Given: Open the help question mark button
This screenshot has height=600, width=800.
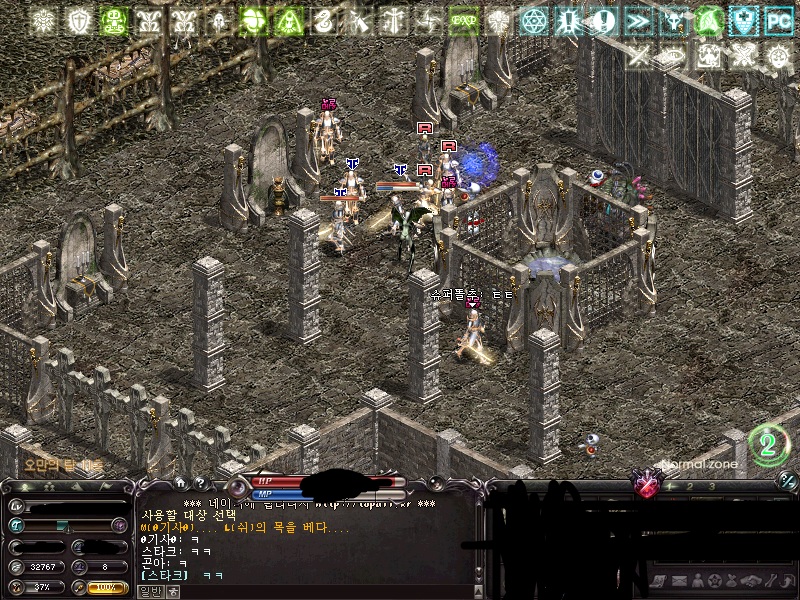Looking at the screenshot, I should [200, 482].
